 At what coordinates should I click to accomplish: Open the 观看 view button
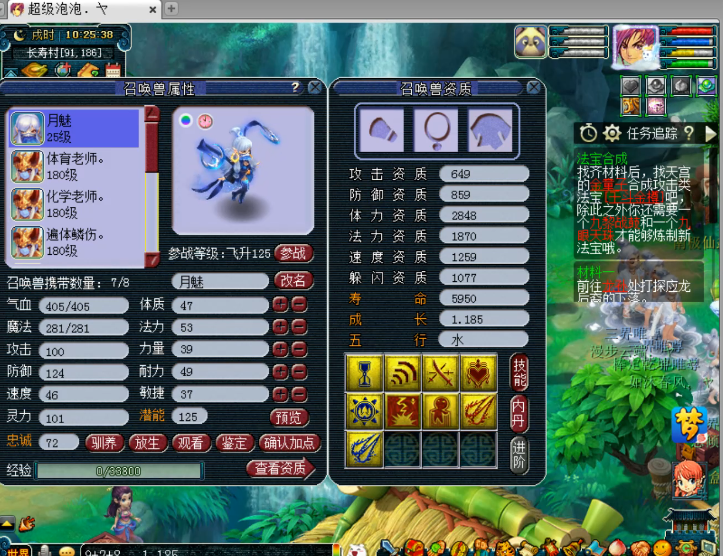click(x=190, y=442)
